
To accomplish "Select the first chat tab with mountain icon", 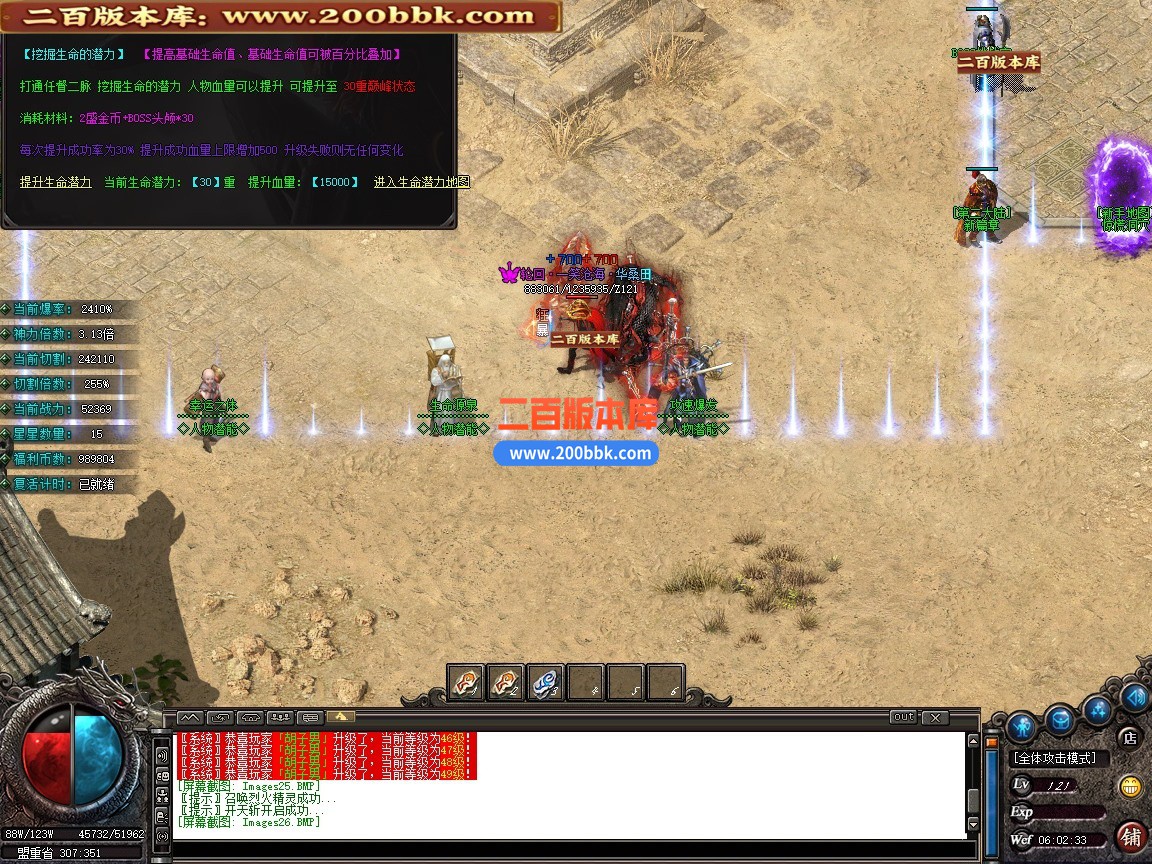I will [x=190, y=717].
